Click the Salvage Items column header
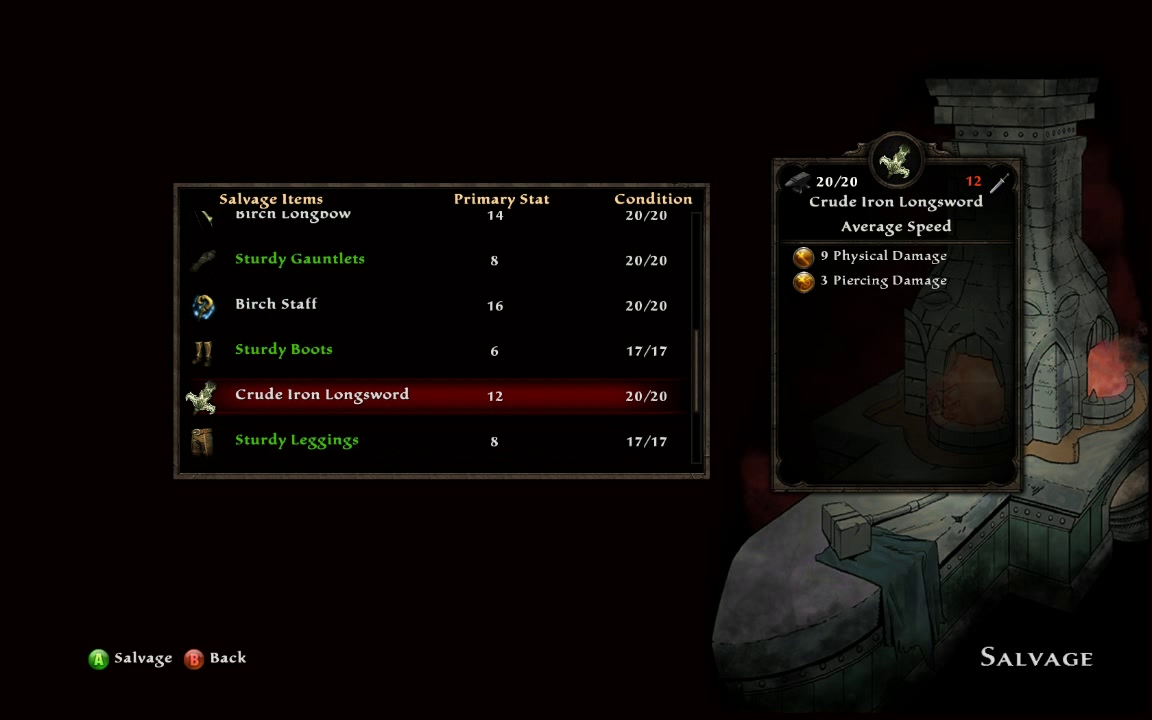The width and height of the screenshot is (1152, 720). click(271, 199)
